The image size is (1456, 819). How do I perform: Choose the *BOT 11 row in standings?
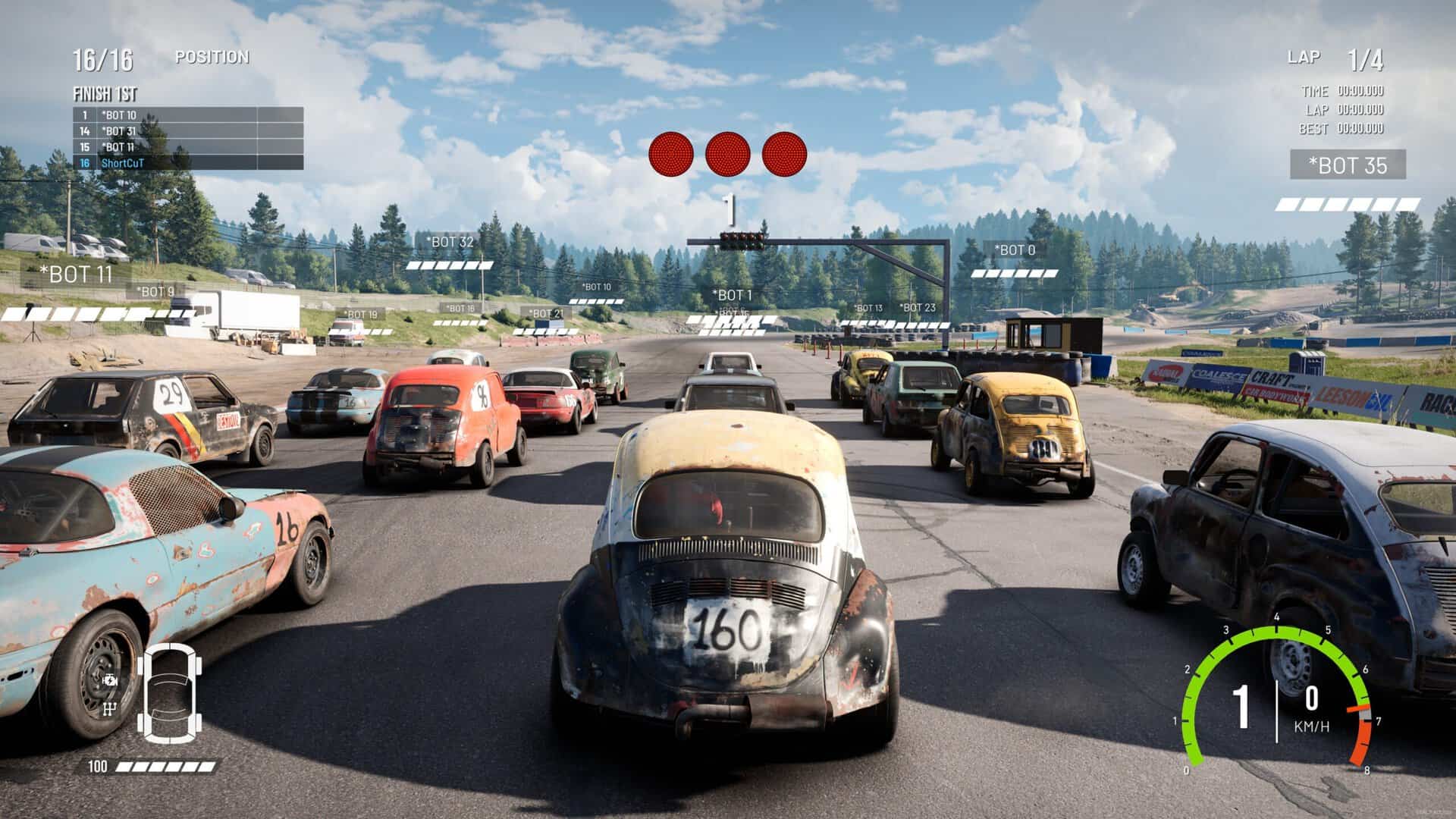(188, 147)
